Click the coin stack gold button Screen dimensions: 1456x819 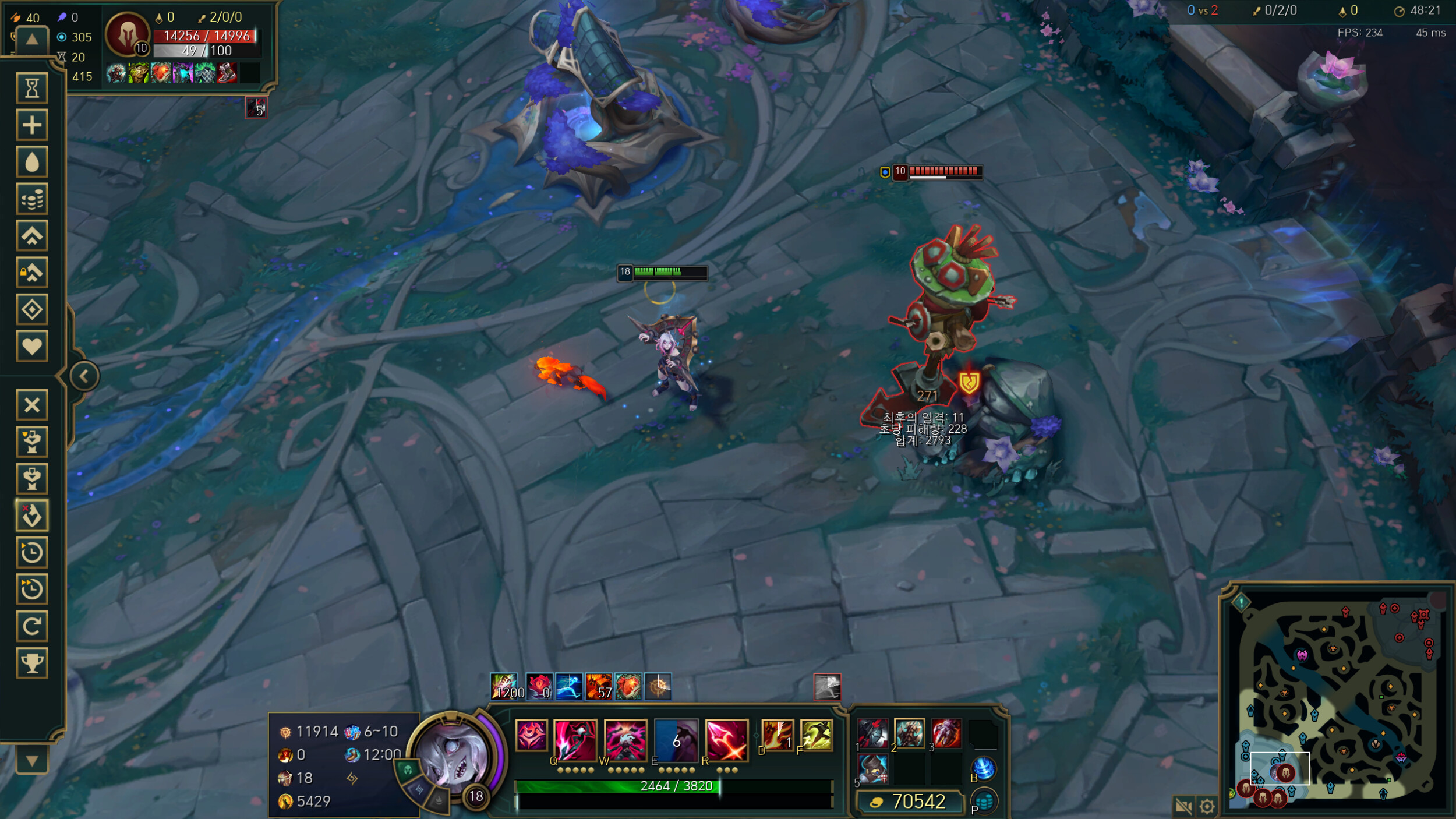pos(32,199)
